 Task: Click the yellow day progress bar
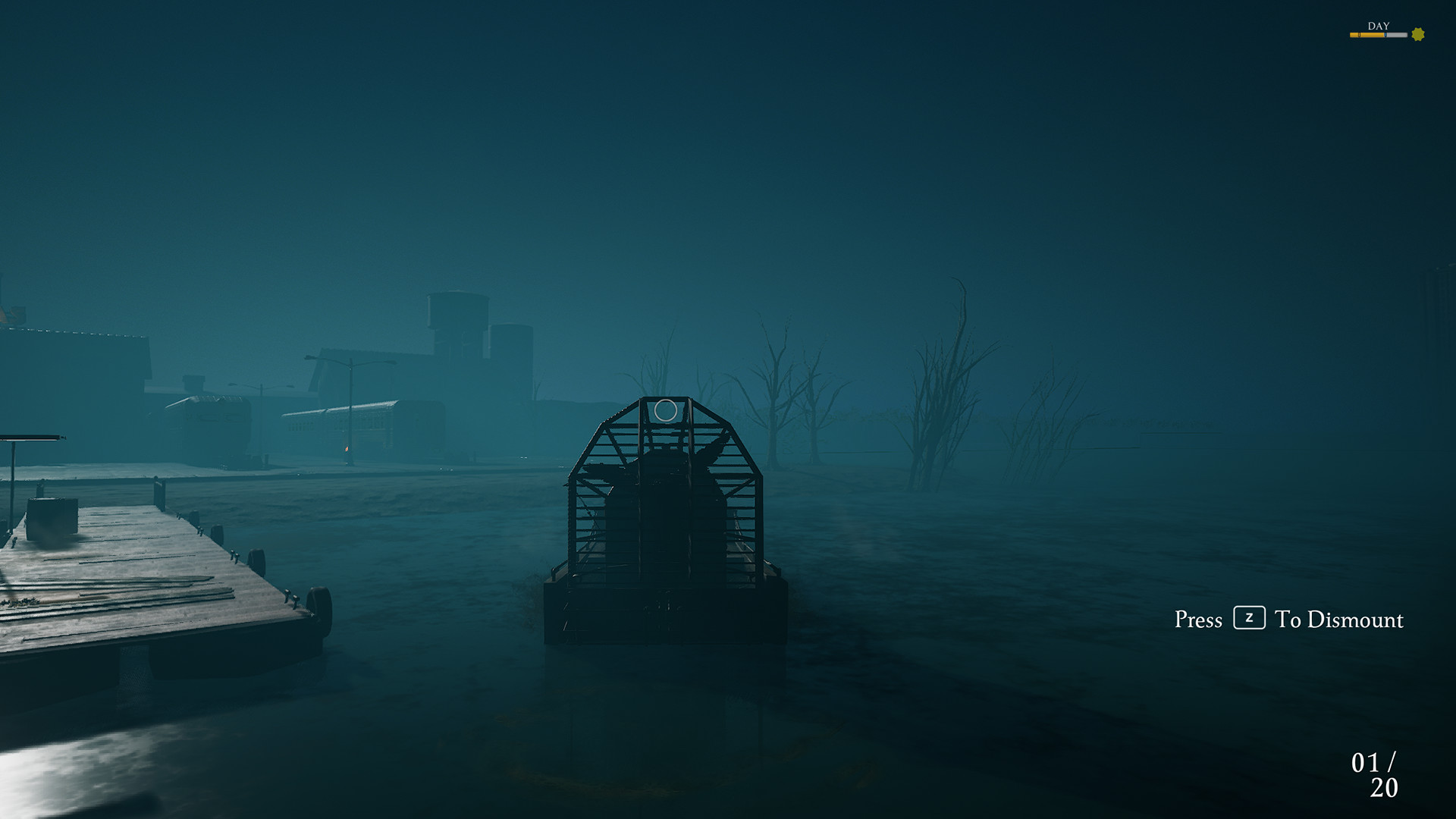click(1365, 34)
